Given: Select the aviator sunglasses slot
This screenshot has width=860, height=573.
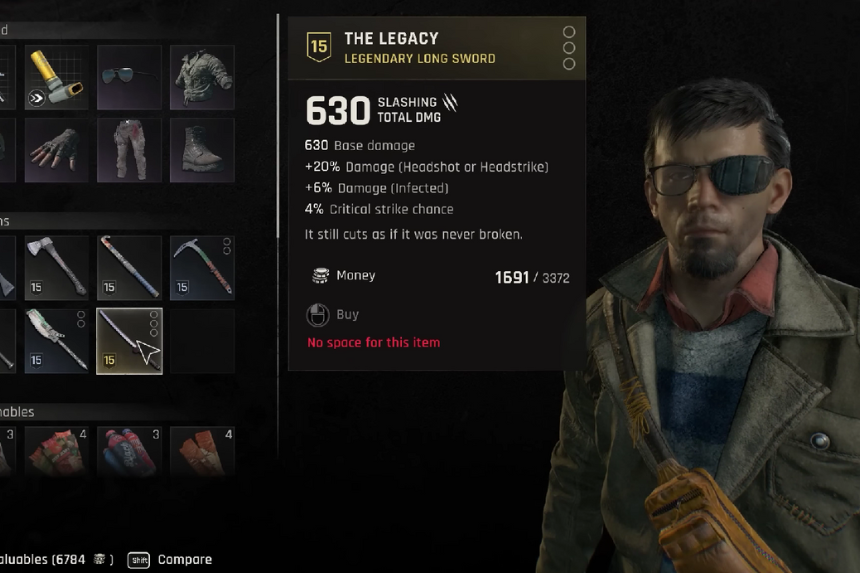Looking at the screenshot, I should click(x=129, y=77).
